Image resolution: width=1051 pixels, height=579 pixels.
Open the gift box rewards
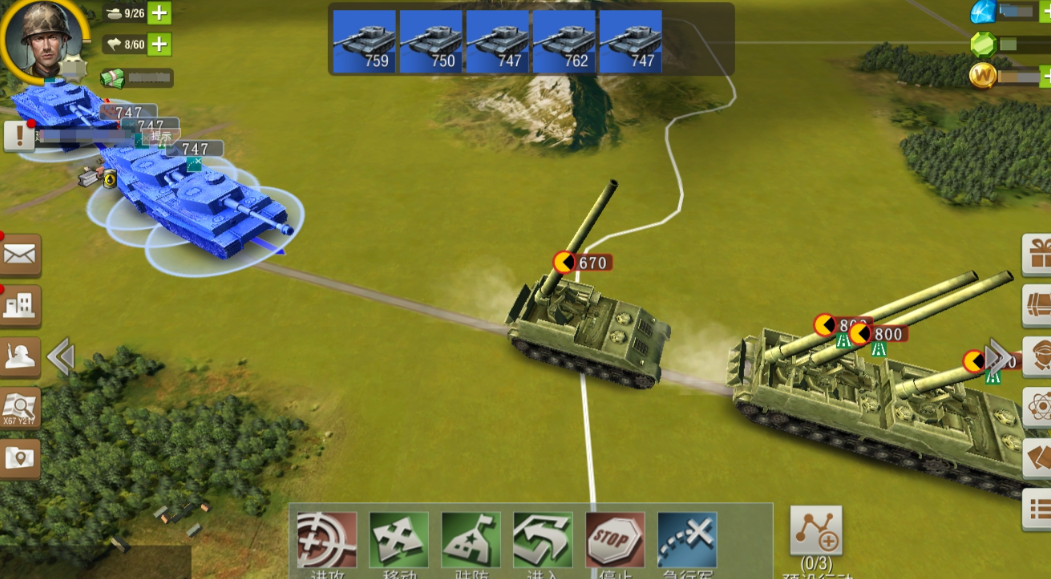1038,255
